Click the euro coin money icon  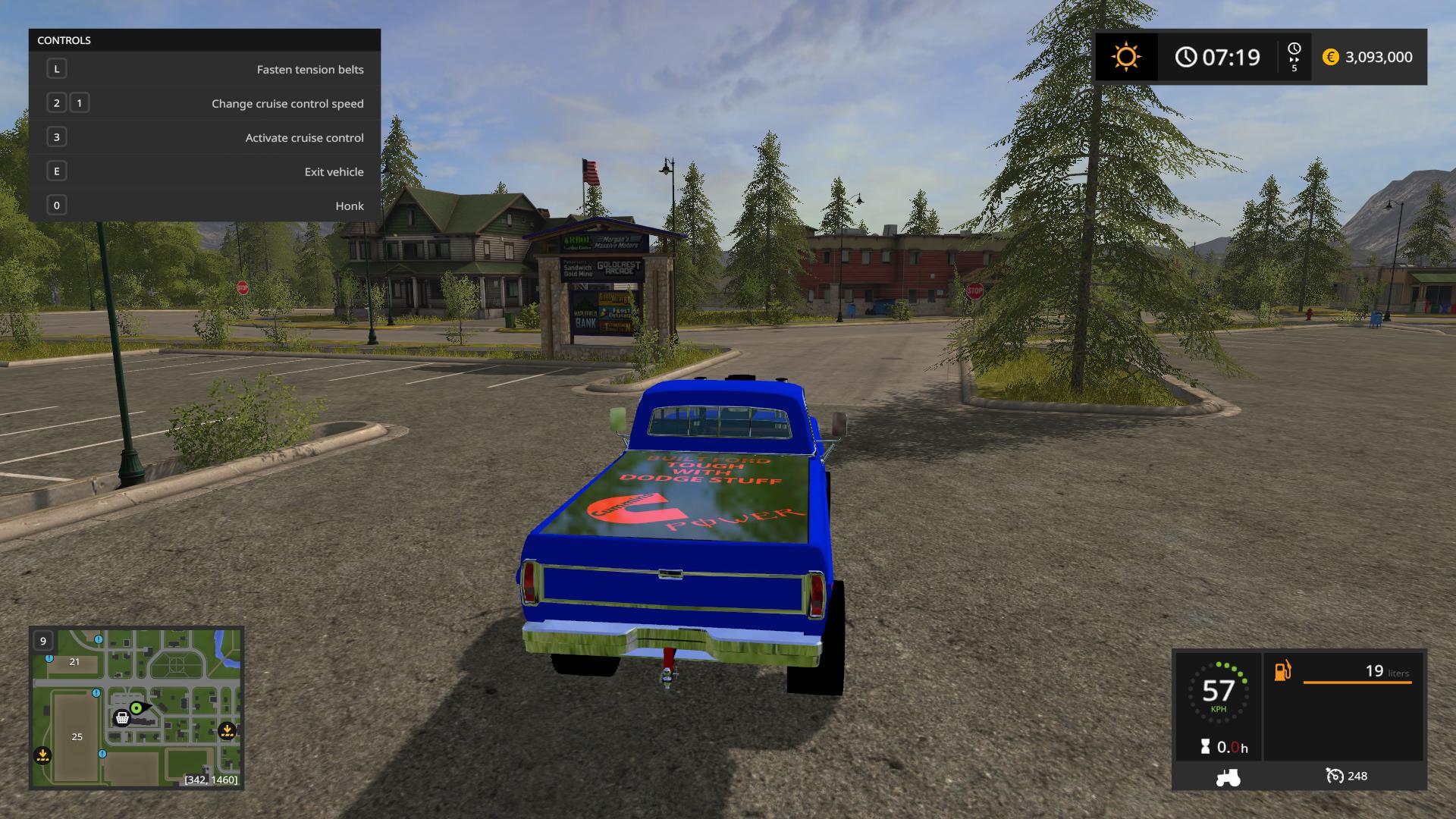(x=1330, y=57)
